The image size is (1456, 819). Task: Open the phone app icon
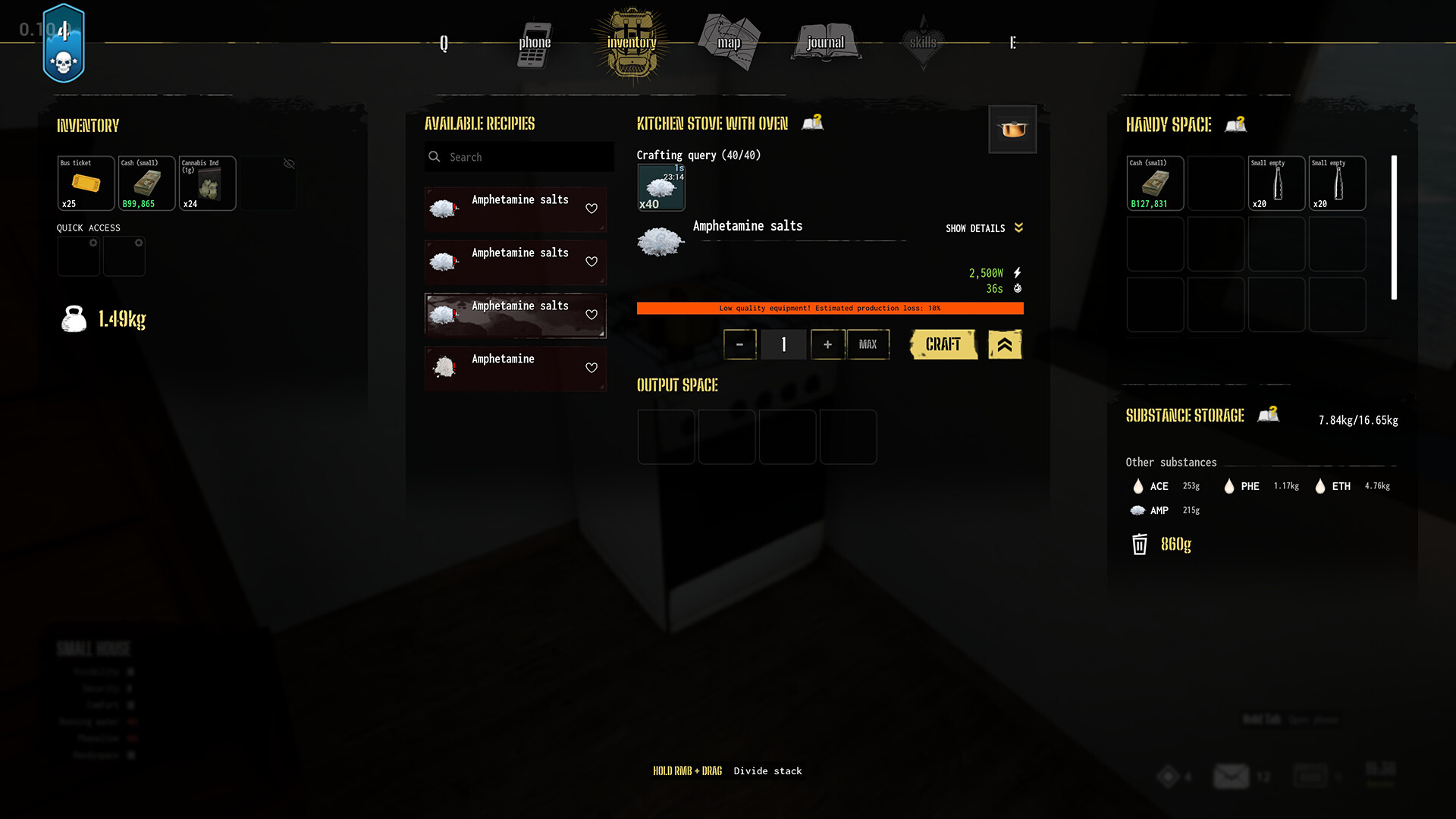pyautogui.click(x=534, y=43)
